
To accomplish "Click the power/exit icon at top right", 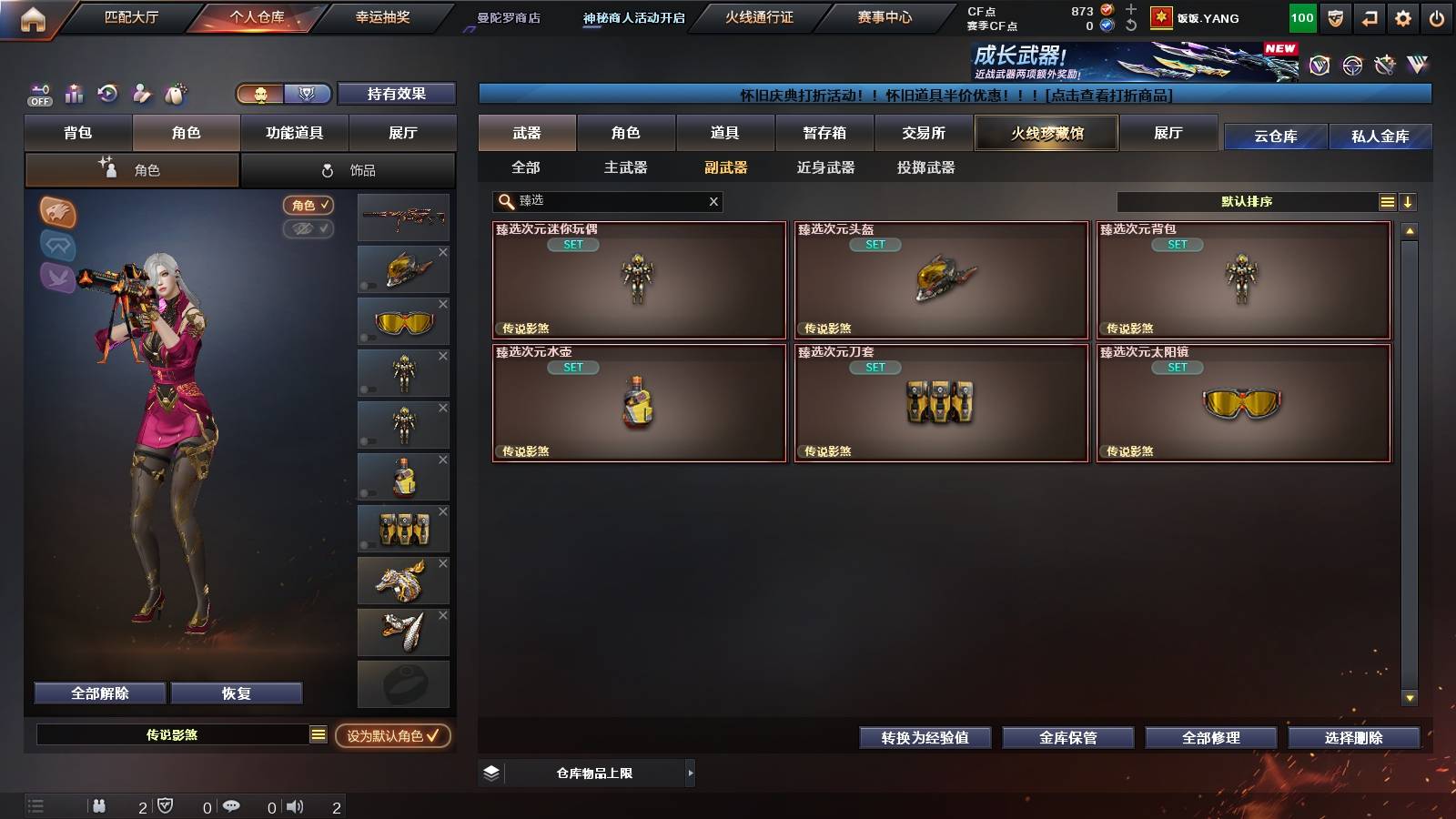I will pyautogui.click(x=1436, y=17).
